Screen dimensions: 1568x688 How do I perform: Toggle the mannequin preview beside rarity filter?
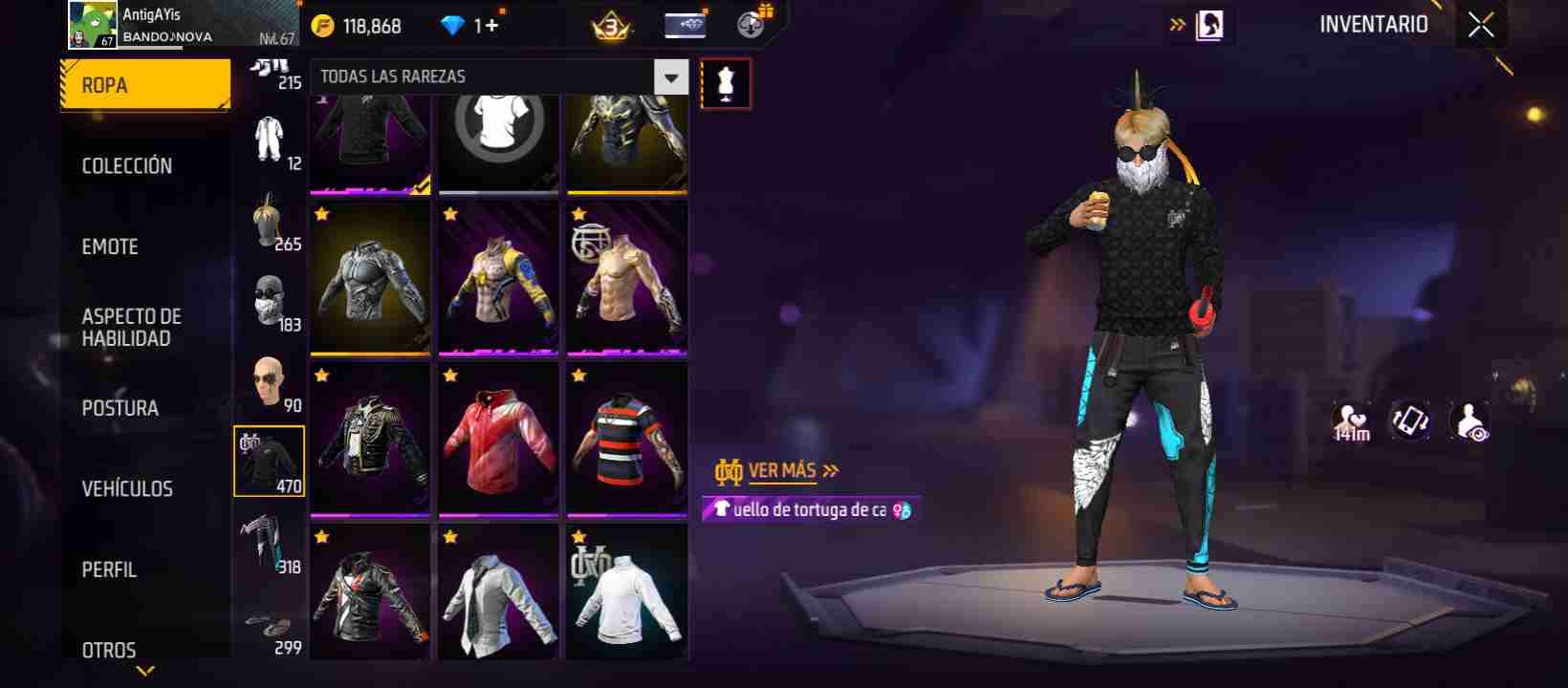[727, 84]
